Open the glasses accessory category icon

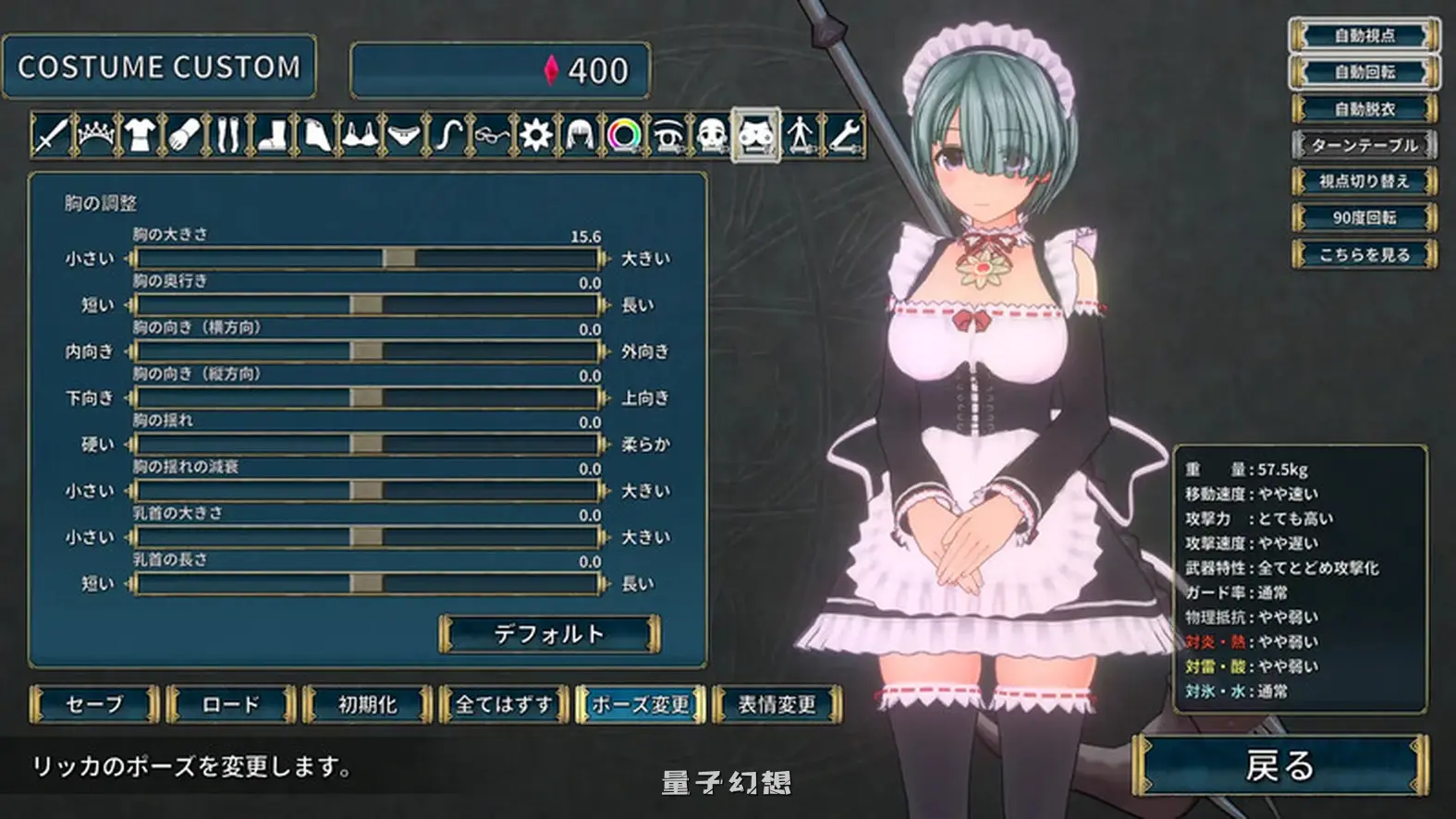(493, 139)
